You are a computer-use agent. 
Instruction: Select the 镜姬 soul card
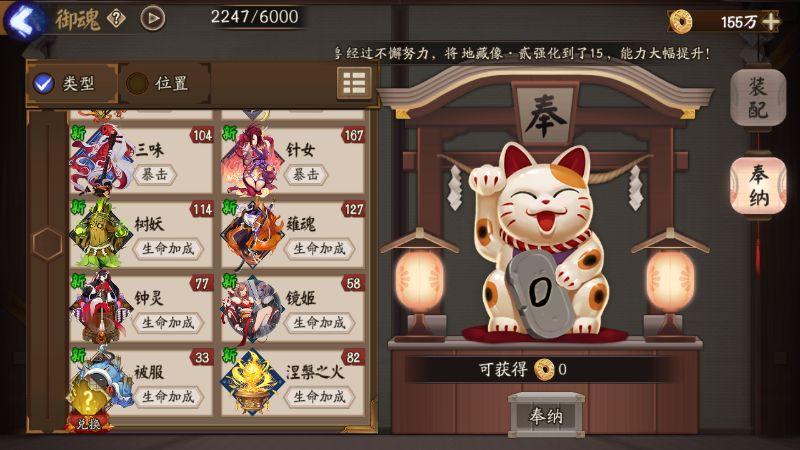click(x=293, y=308)
